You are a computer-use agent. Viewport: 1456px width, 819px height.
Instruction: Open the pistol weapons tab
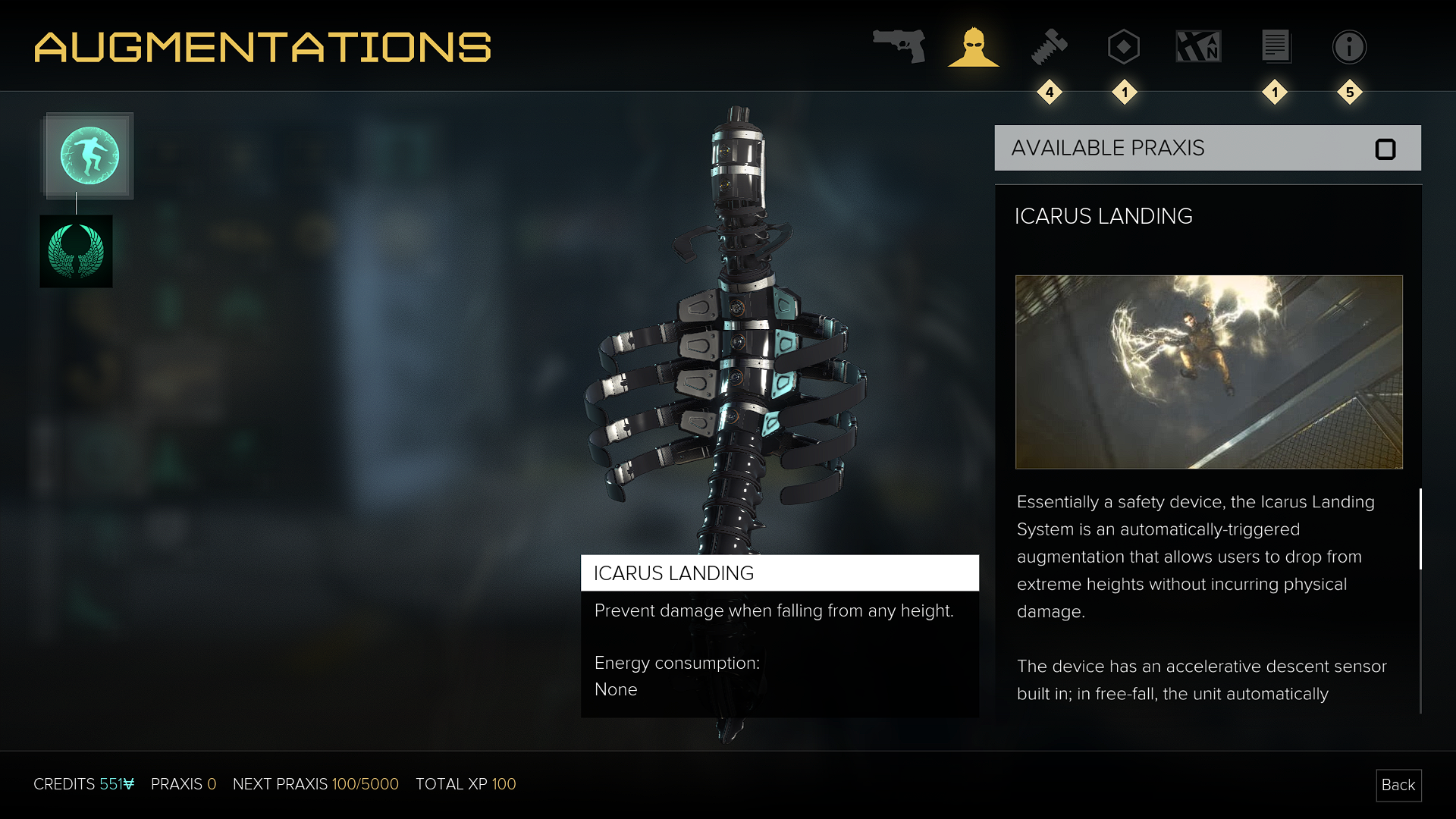coord(899,46)
